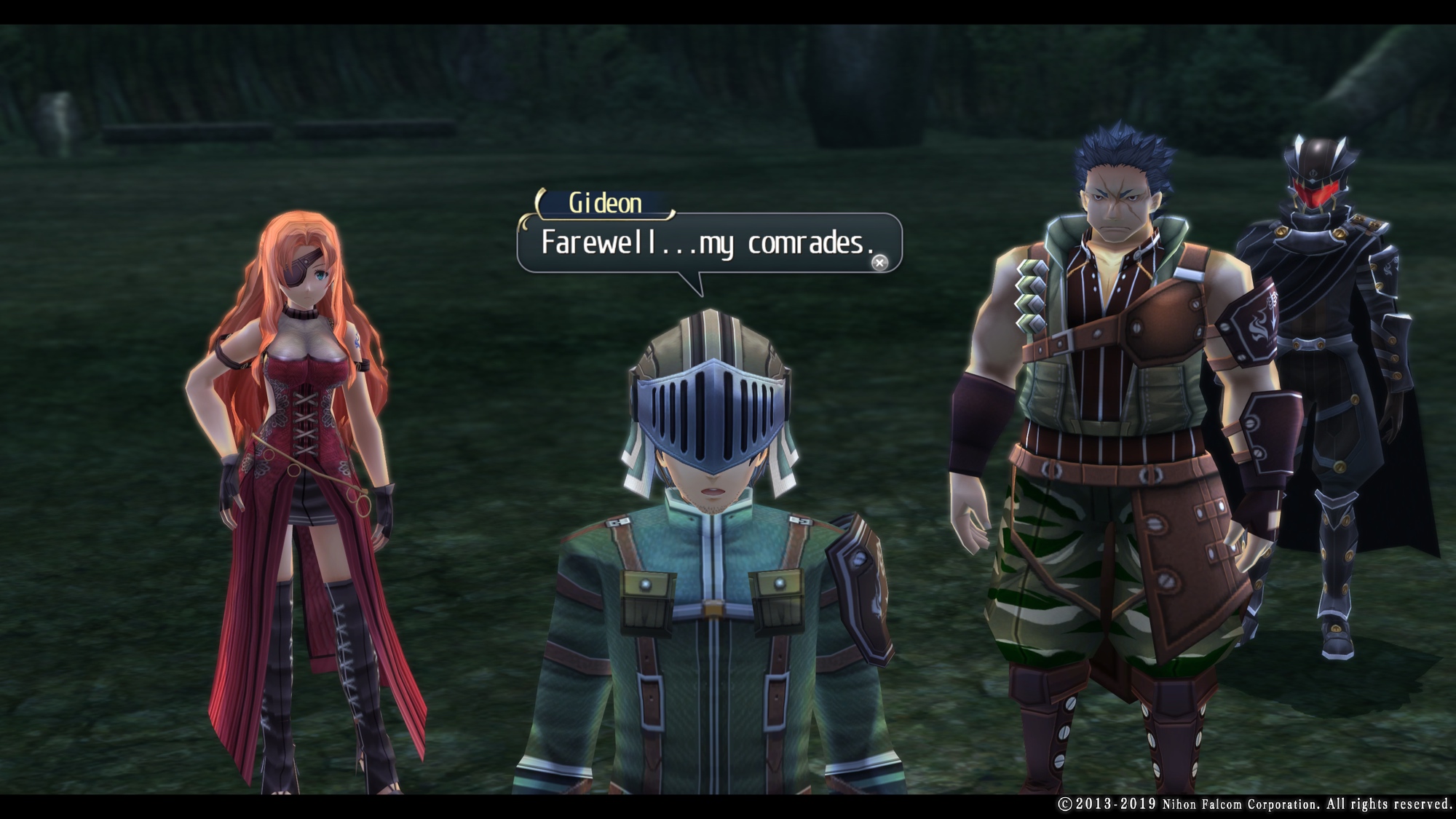Advance Gideon's farewell dialogue bubble
This screenshot has height=819, width=1456.
[x=879, y=263]
